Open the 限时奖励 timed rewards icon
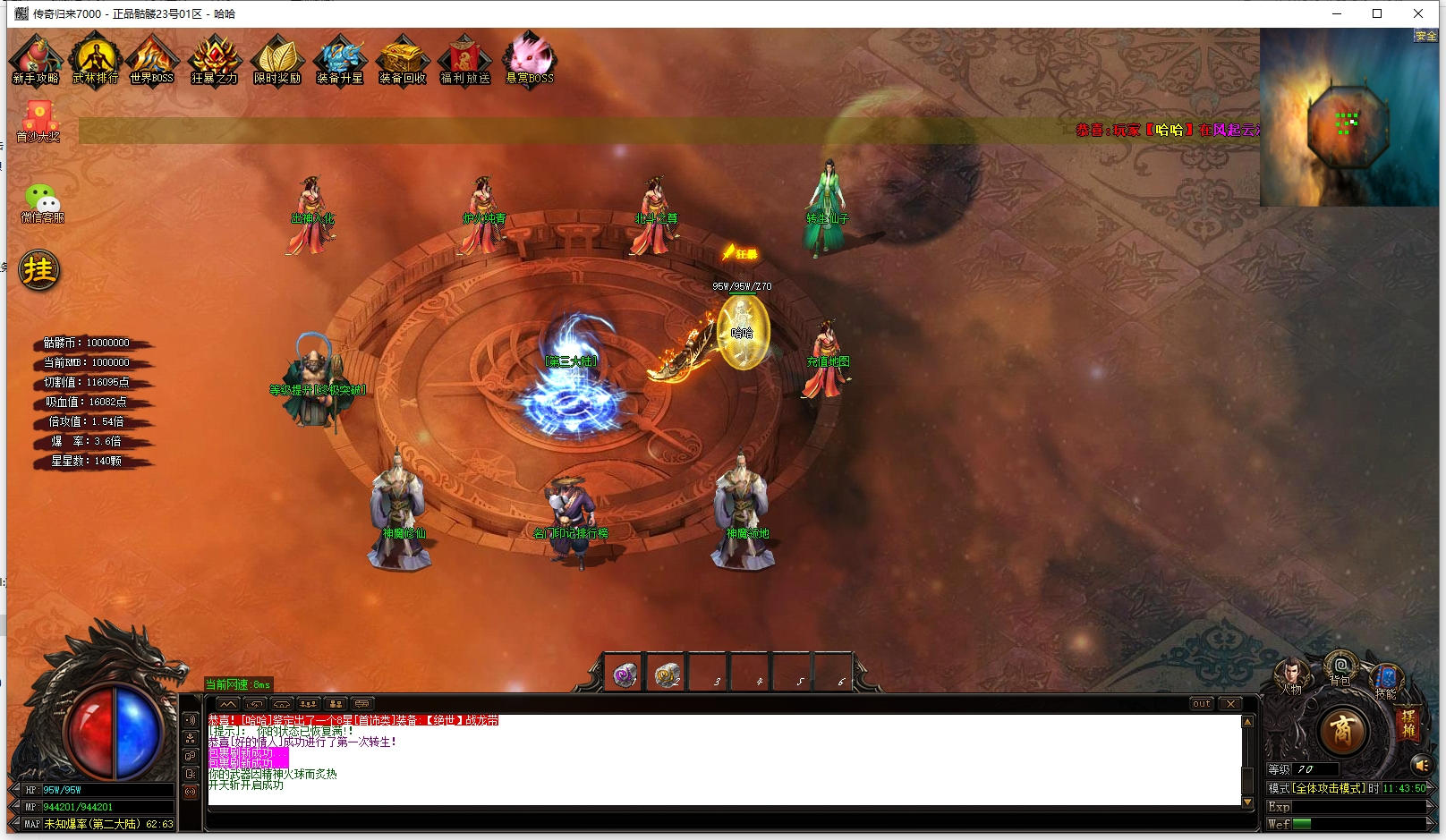The height and width of the screenshot is (840, 1446). [277, 59]
